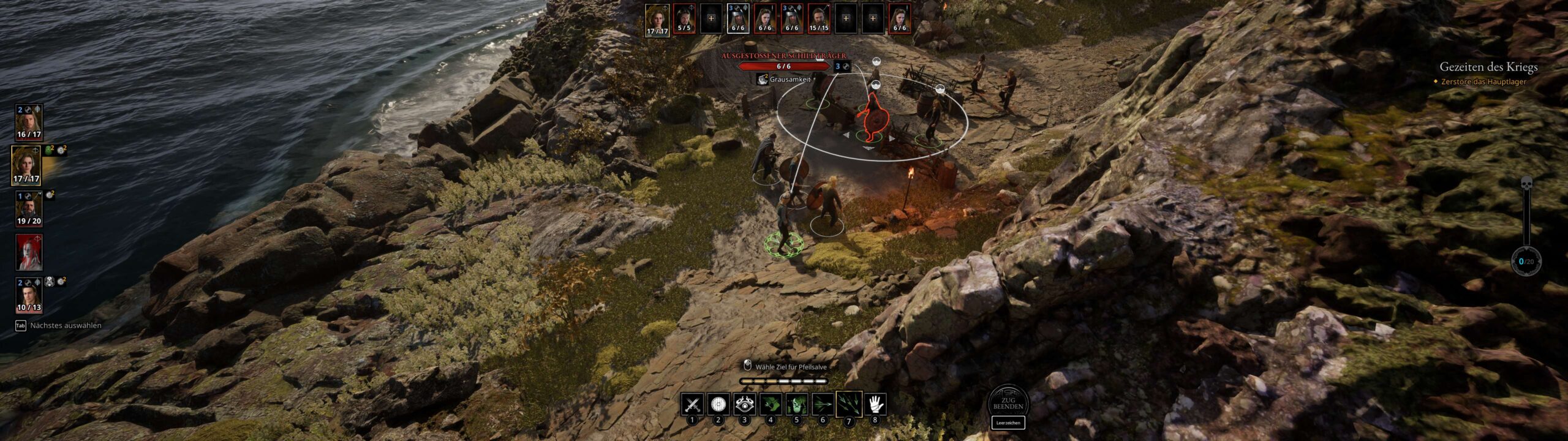Click the 5/5 enemy in turn order
Image resolution: width=1568 pixels, height=441 pixels.
684,18
